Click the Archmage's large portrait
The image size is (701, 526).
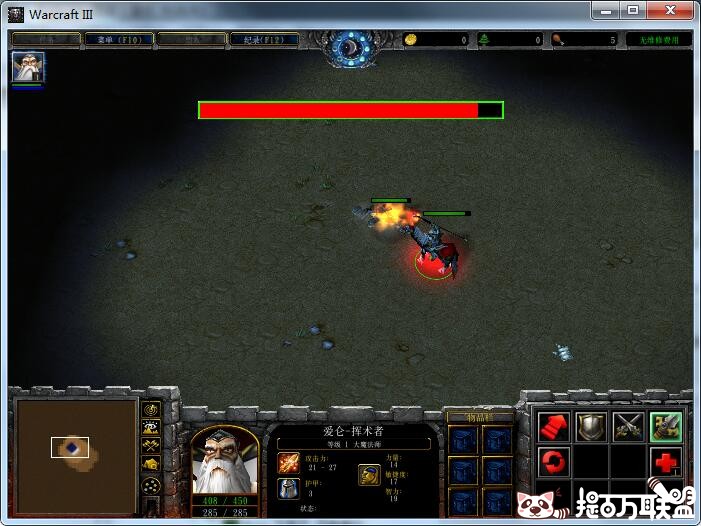tap(224, 461)
